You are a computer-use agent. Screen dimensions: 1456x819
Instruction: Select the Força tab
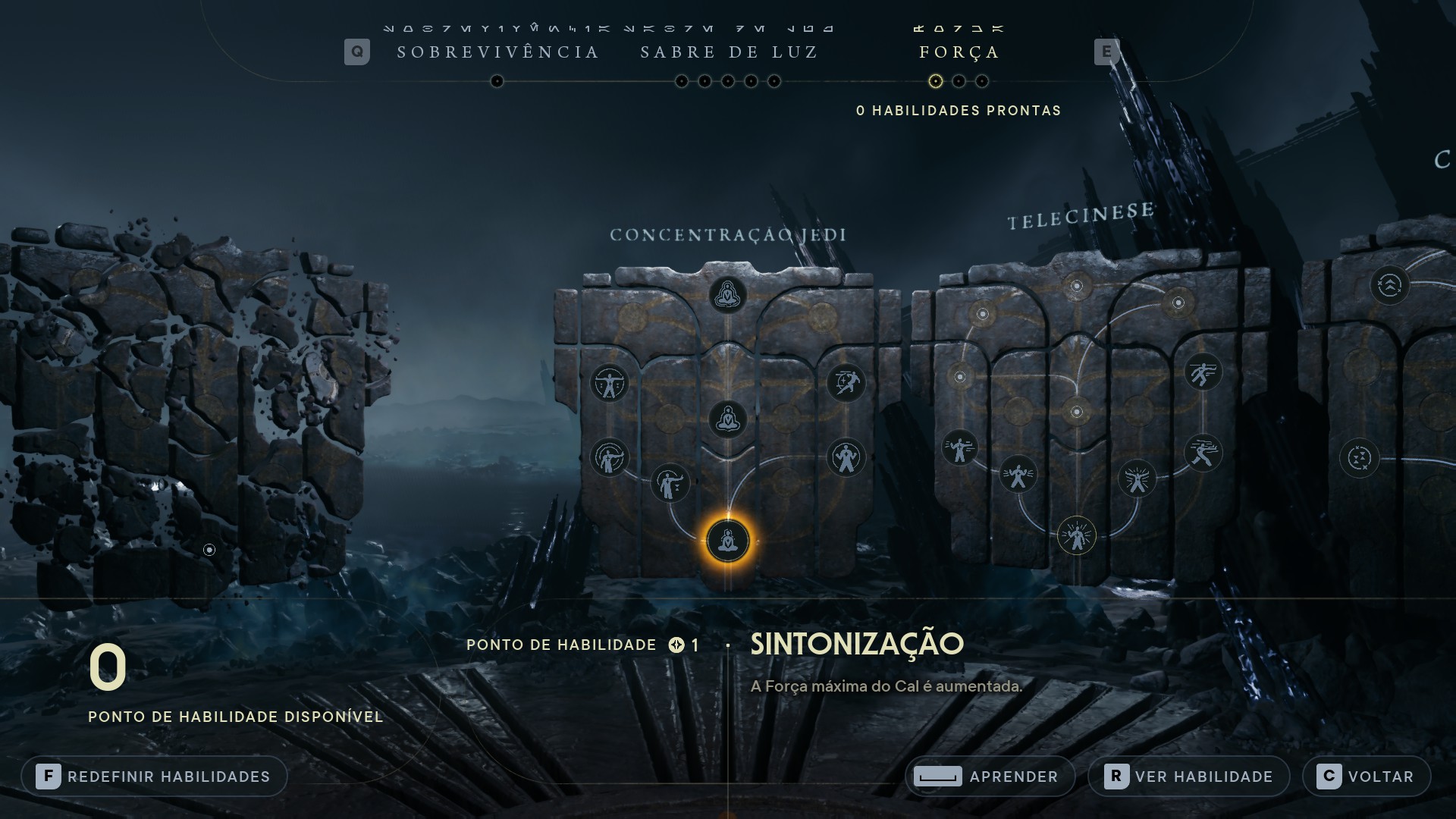pos(959,52)
